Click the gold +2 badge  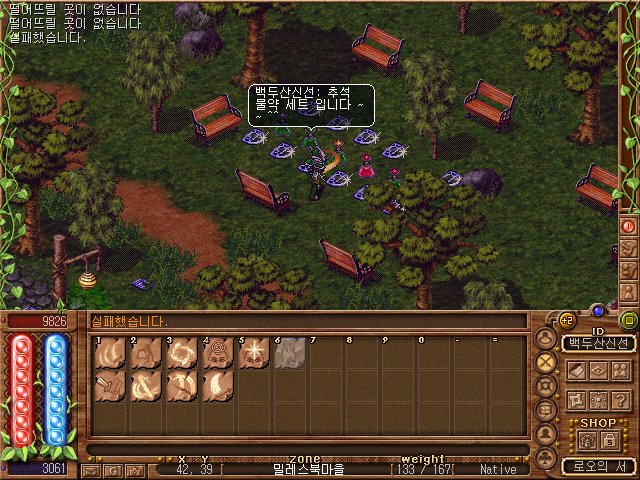(x=566, y=320)
